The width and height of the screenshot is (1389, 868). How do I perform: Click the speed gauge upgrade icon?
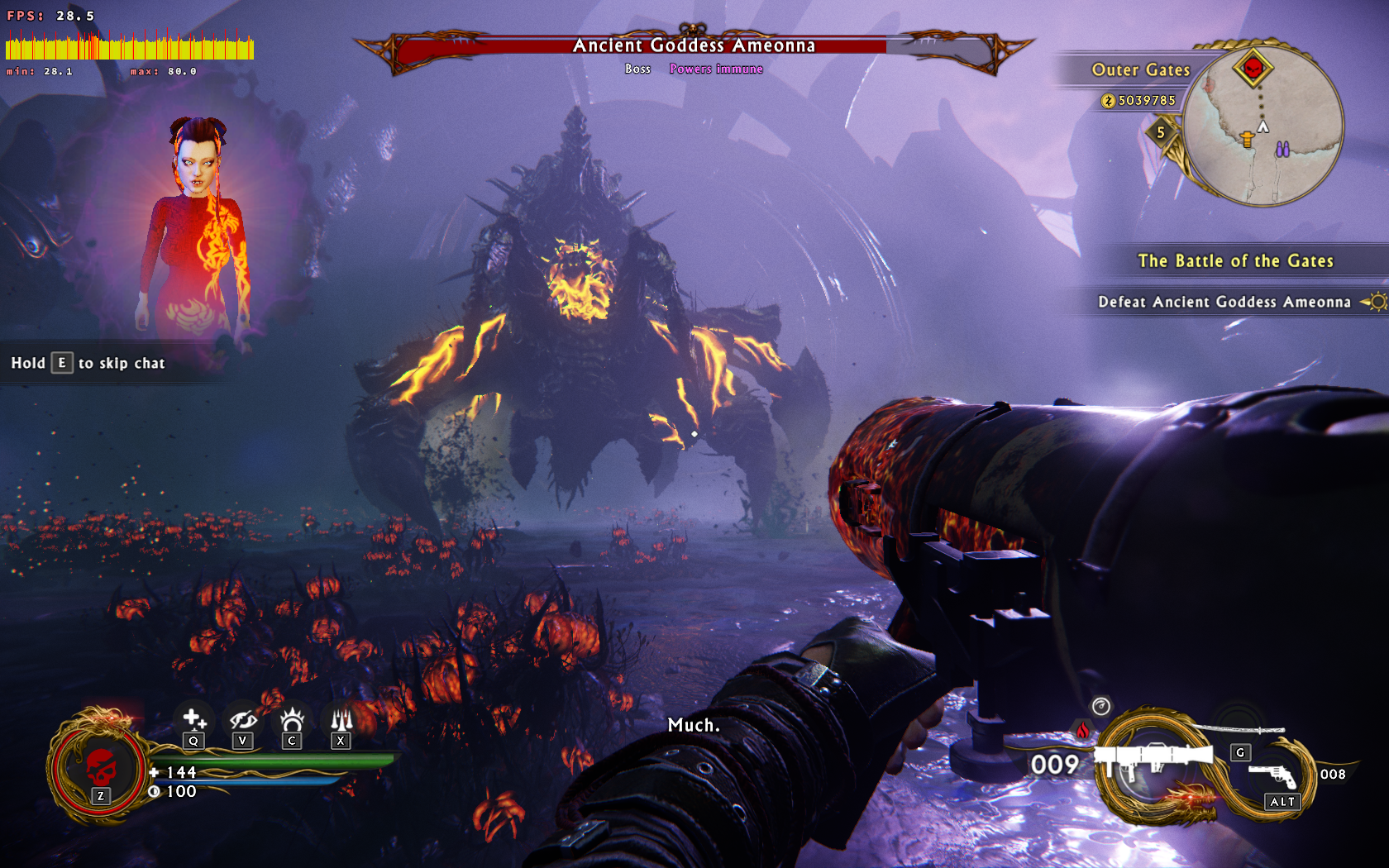pyautogui.click(x=1100, y=706)
